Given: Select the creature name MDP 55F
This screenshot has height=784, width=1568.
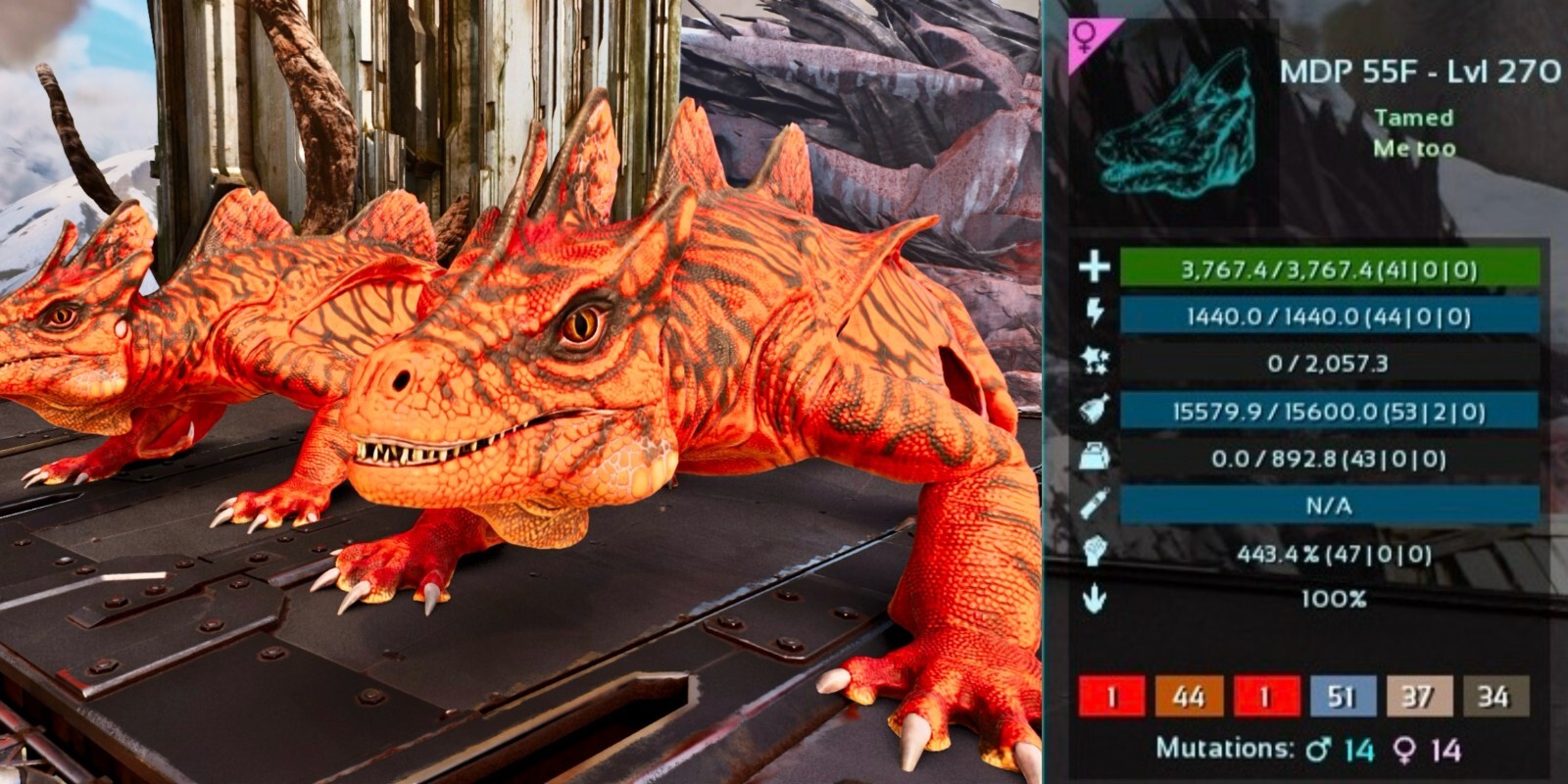Looking at the screenshot, I should 1341,72.
